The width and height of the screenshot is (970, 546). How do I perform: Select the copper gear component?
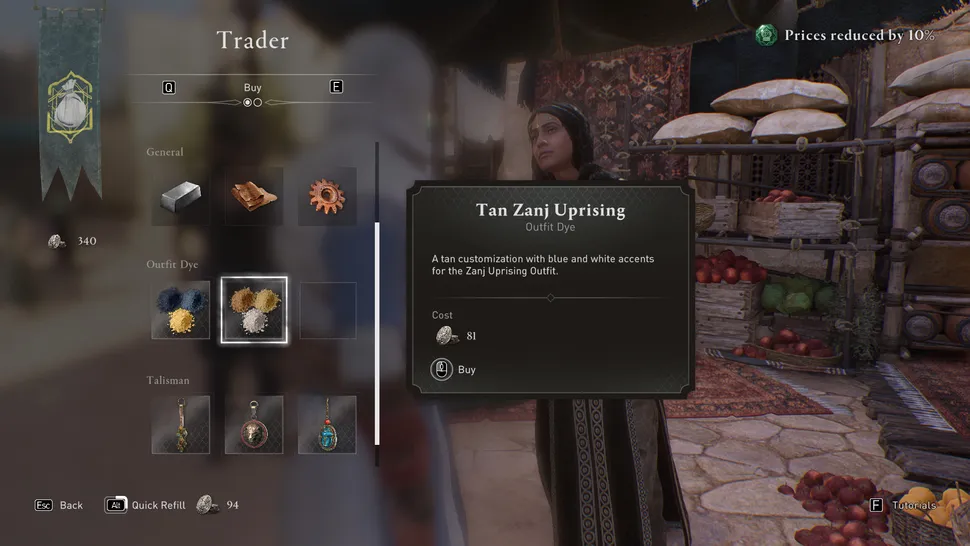[x=327, y=196]
